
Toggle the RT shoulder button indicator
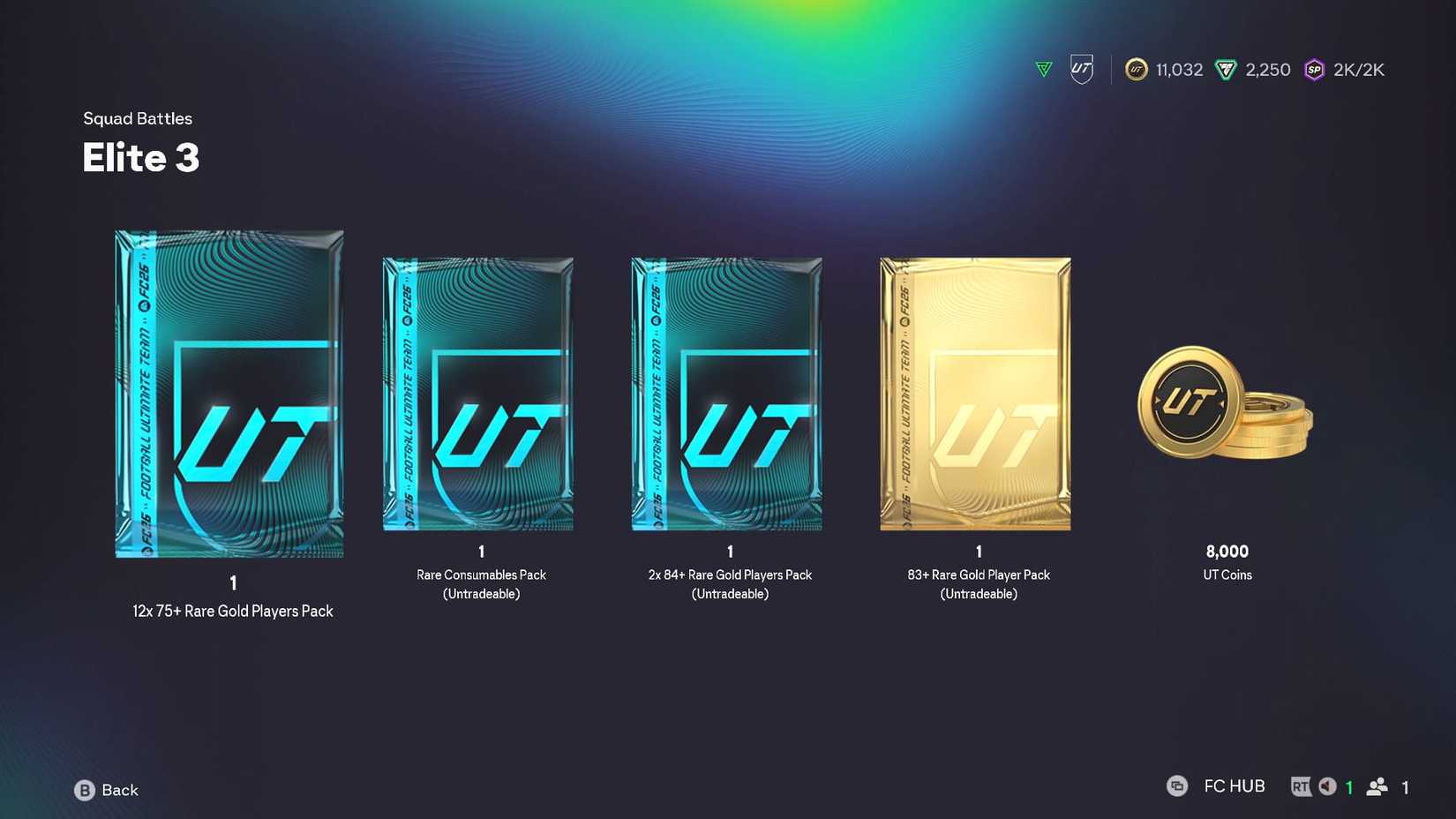click(x=1302, y=785)
